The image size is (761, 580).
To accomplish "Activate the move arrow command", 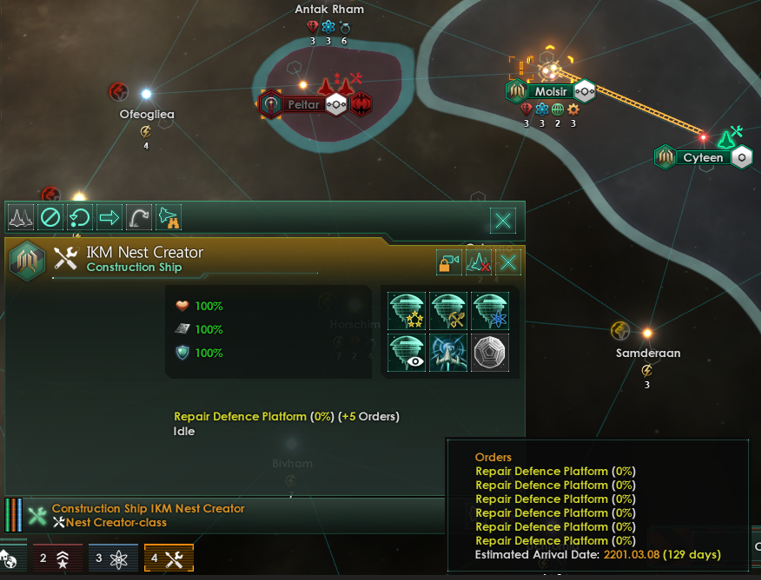I will click(x=109, y=217).
